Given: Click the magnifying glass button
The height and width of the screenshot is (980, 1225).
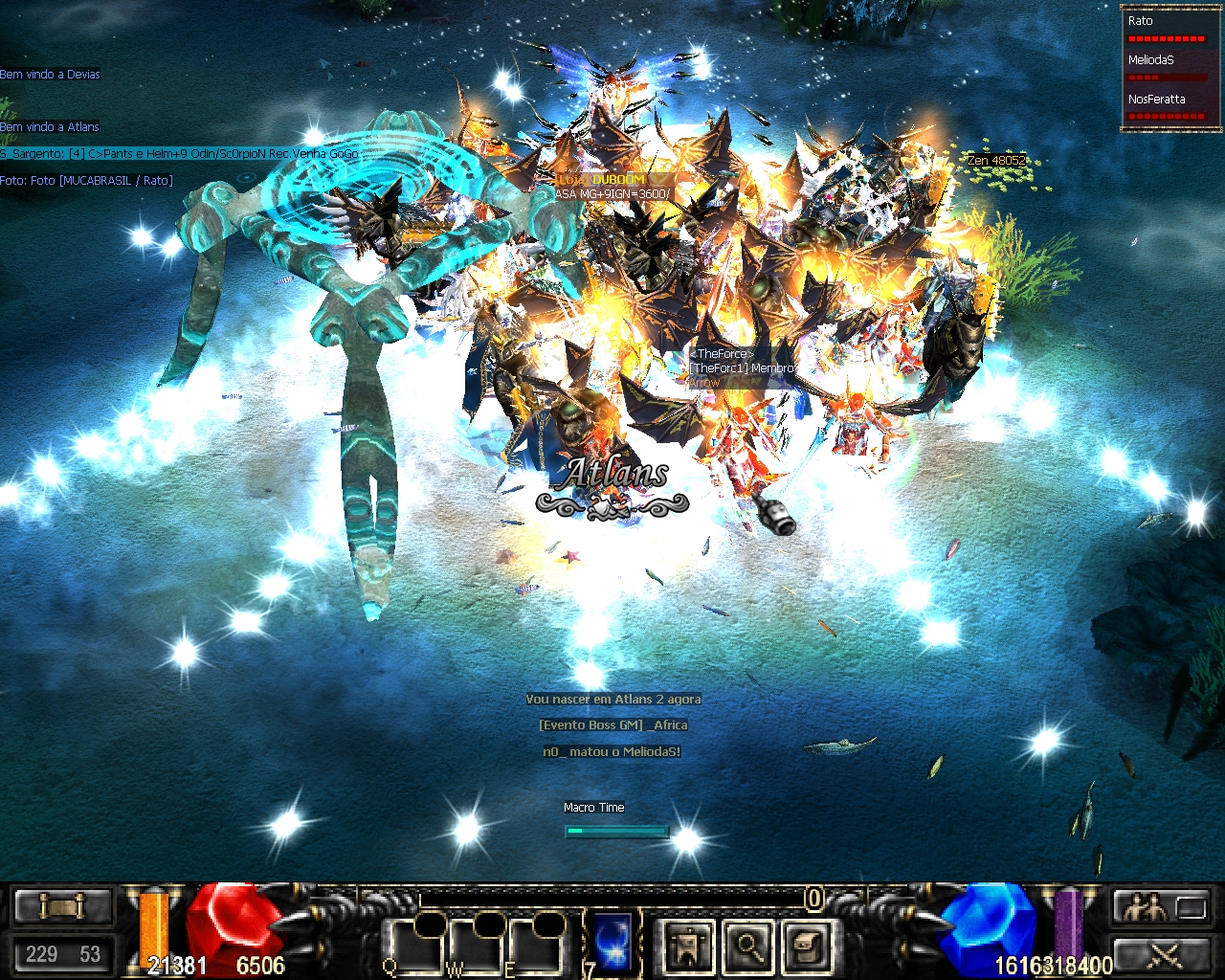Looking at the screenshot, I should click(748, 946).
